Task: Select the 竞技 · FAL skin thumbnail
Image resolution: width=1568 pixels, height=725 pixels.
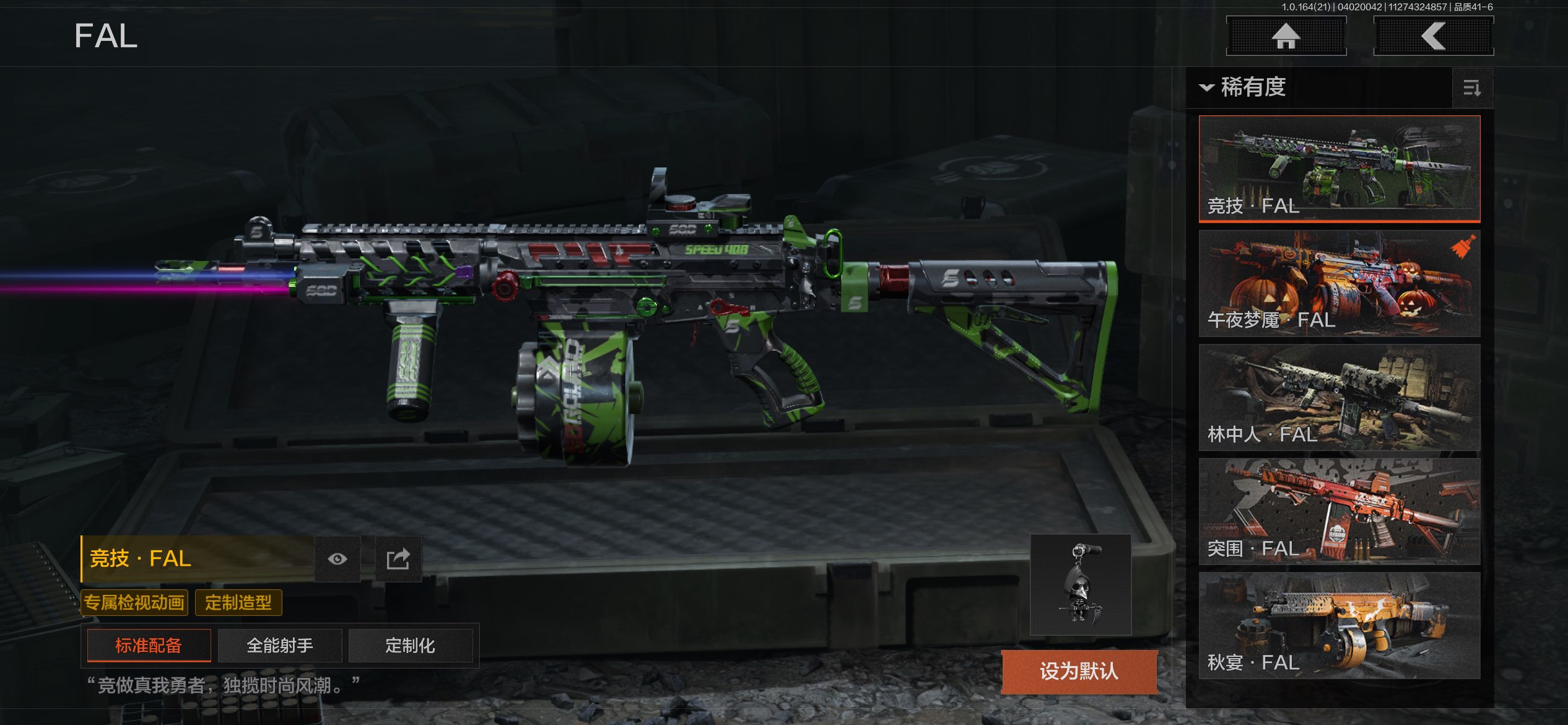Action: coord(1339,168)
